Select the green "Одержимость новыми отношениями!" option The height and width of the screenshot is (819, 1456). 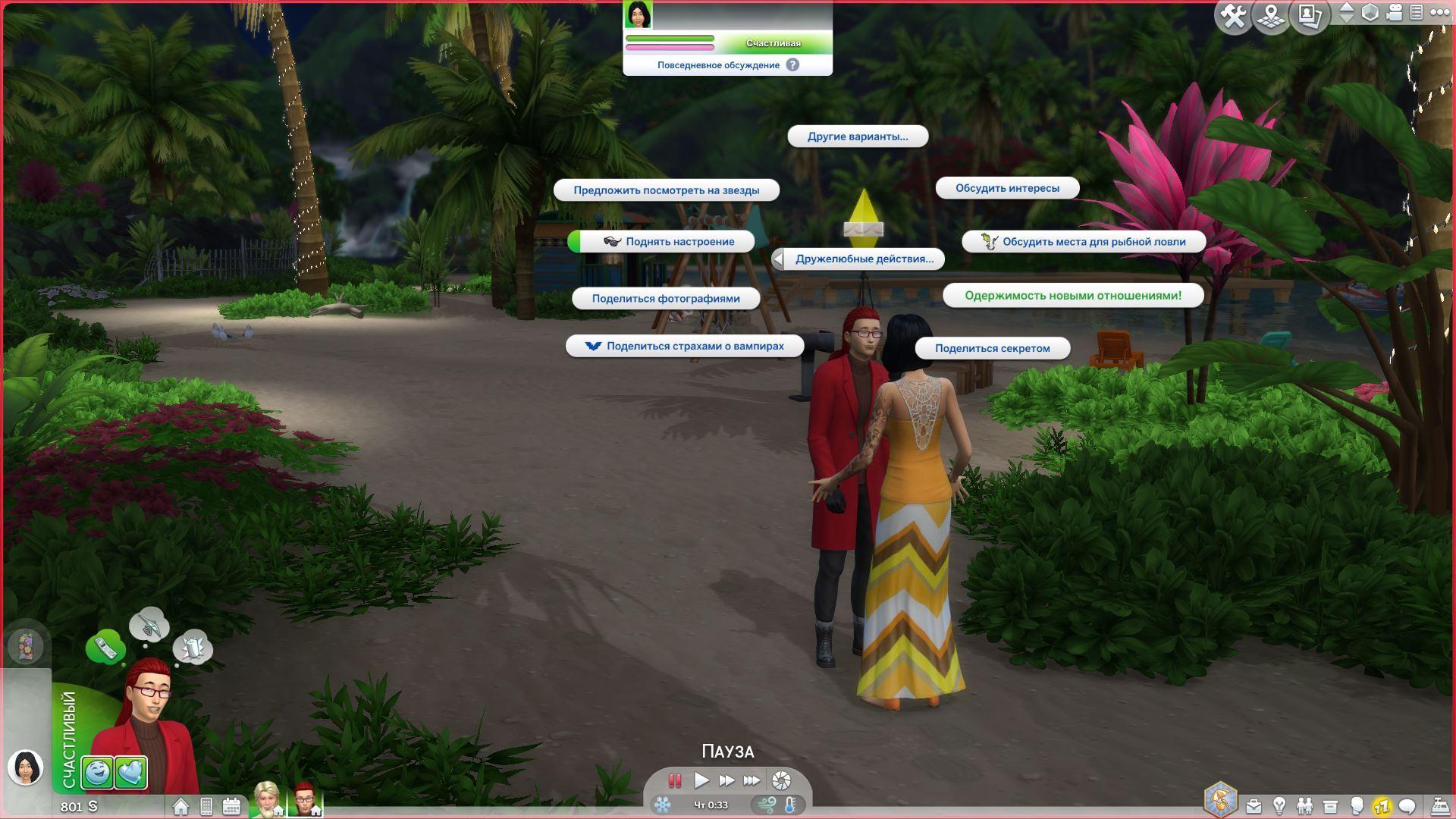coord(1072,296)
